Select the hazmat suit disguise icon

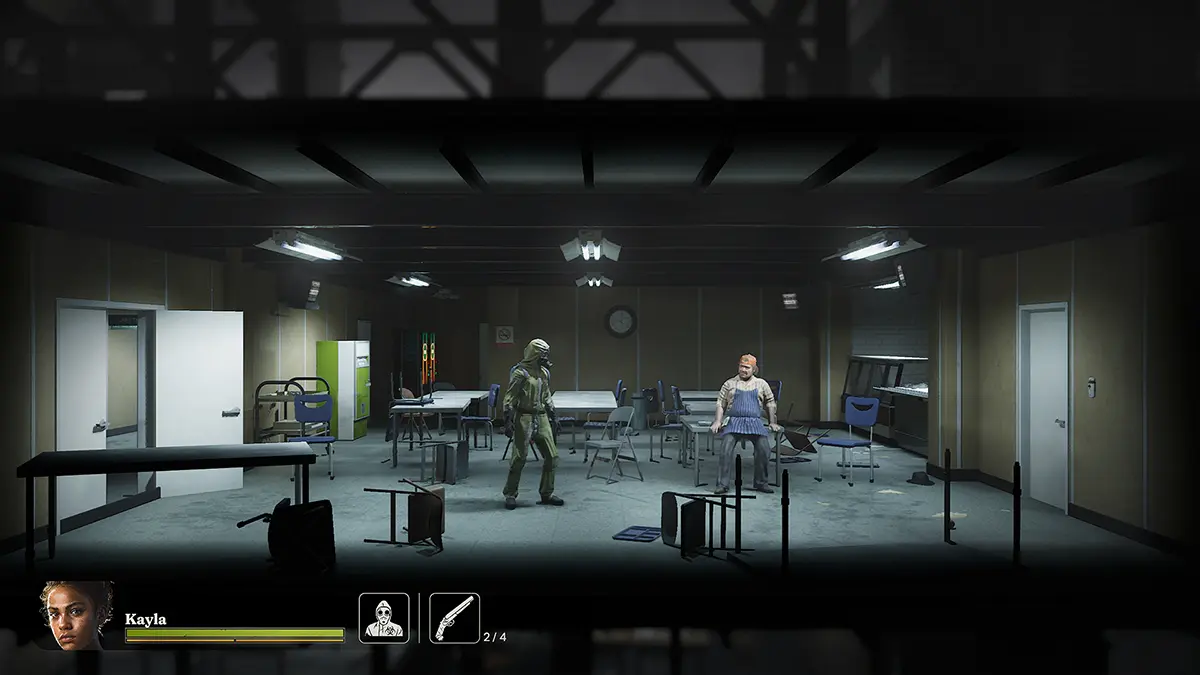(x=384, y=618)
